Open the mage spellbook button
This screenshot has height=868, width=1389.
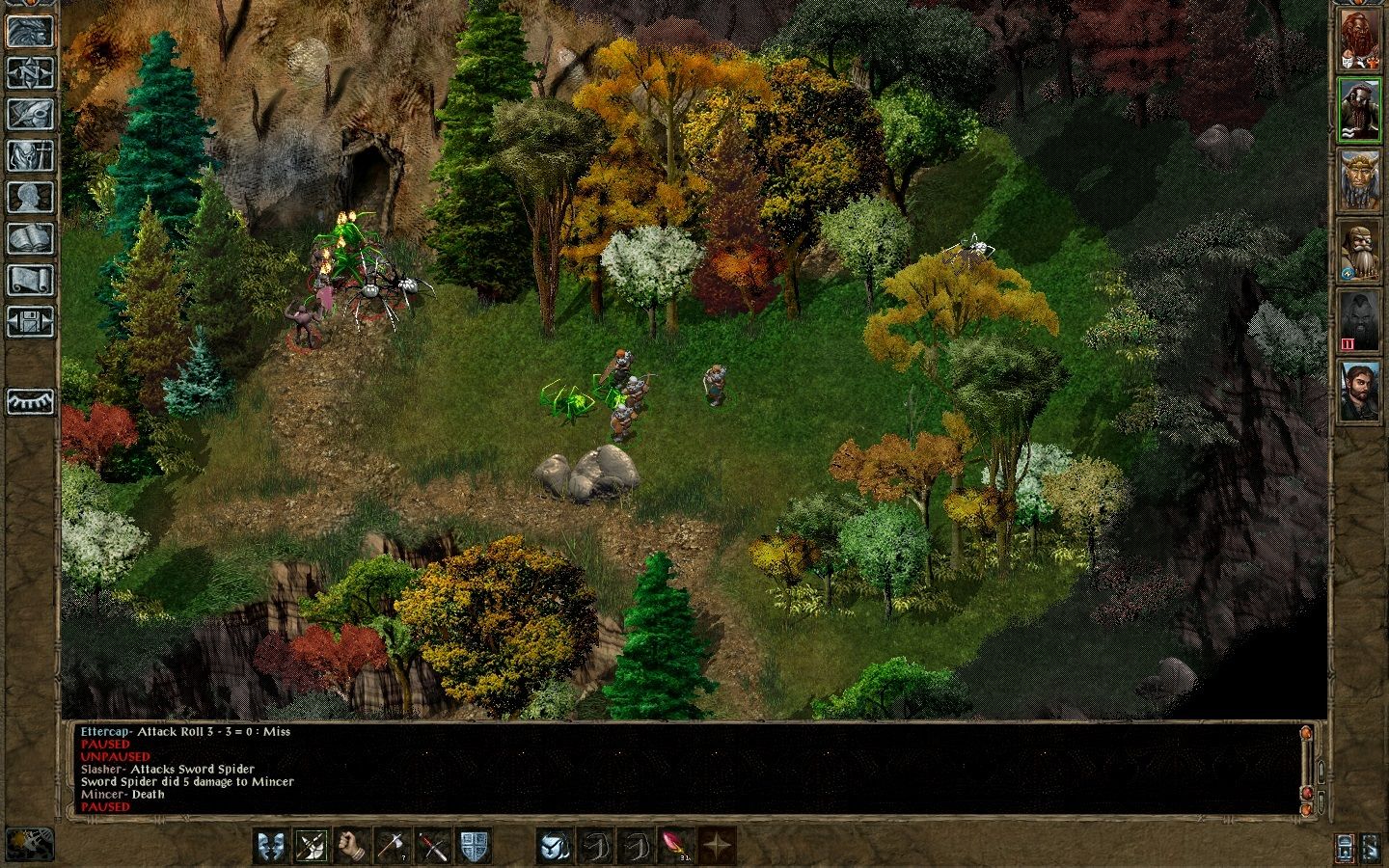coord(30,238)
